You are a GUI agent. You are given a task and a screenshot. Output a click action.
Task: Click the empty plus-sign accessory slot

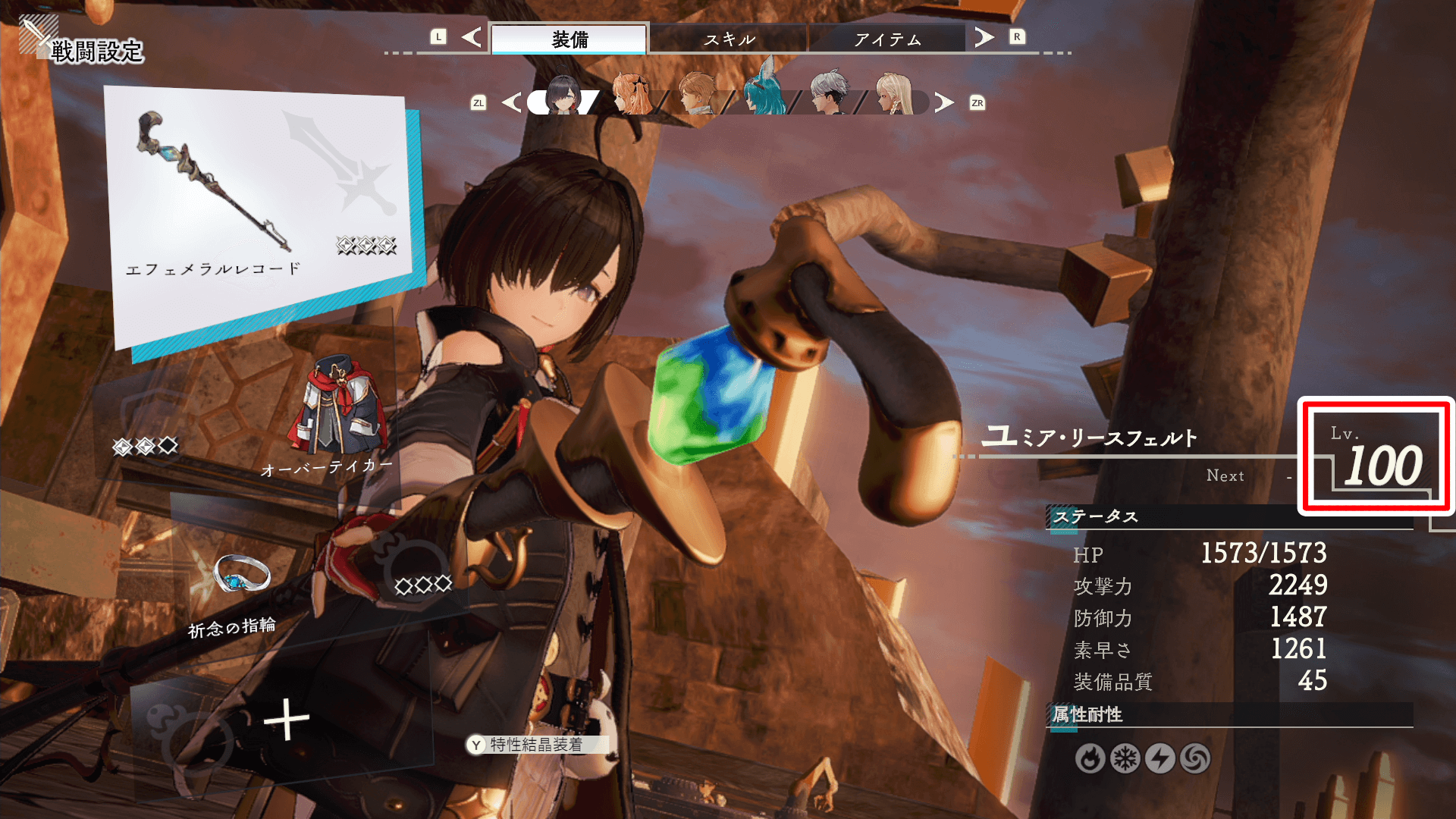click(x=286, y=719)
